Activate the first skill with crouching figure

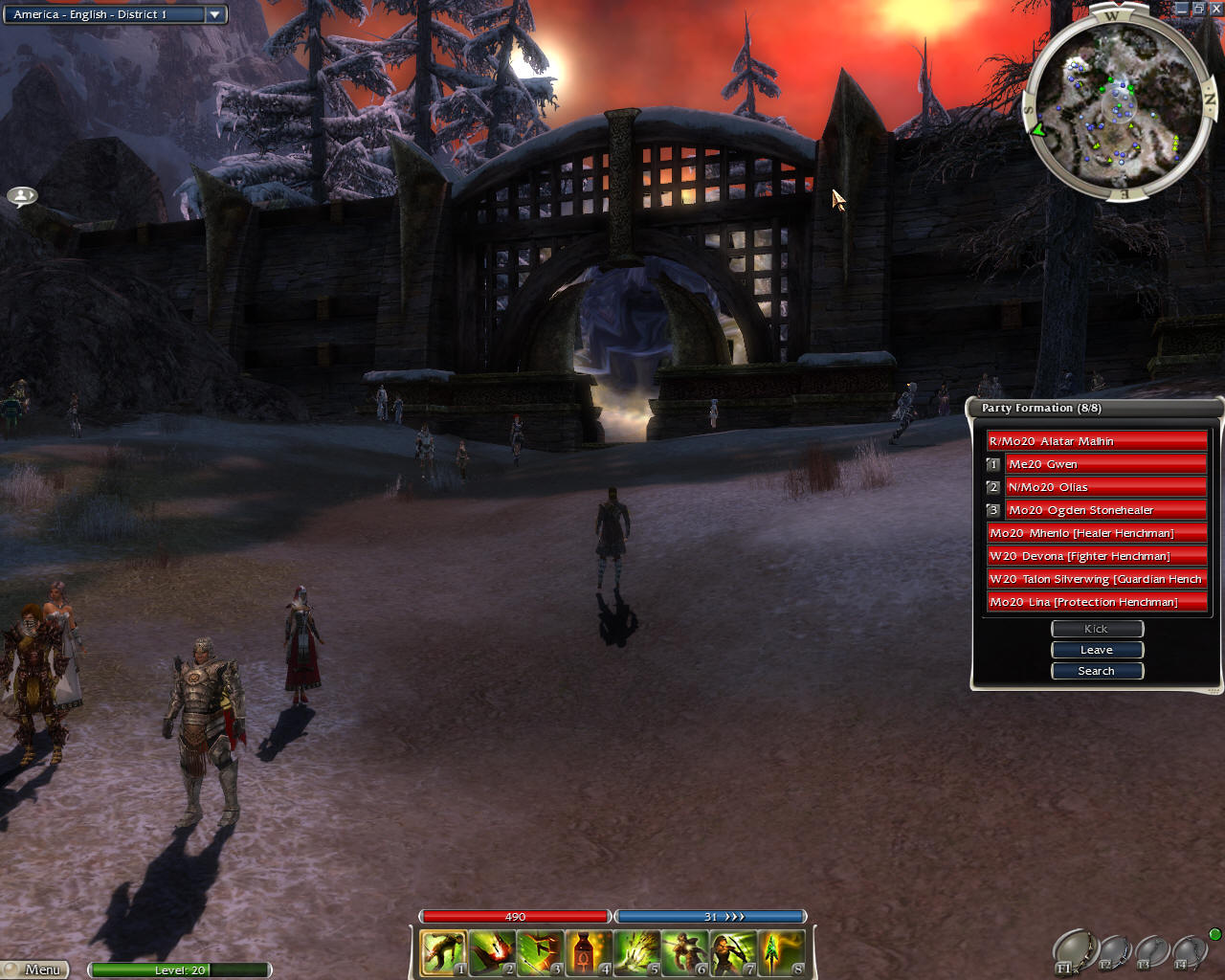coord(443,953)
